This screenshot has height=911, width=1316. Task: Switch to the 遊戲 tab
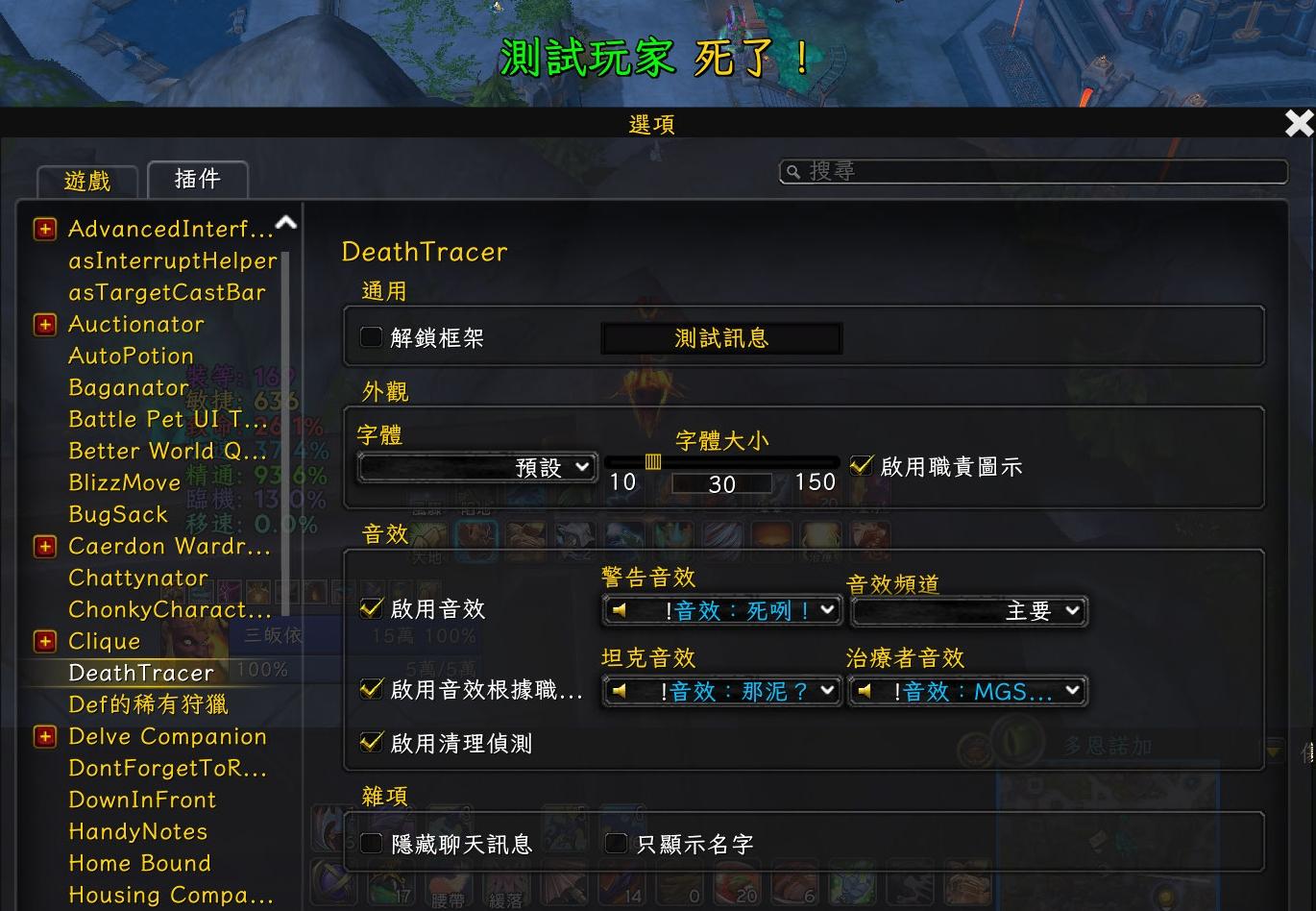[87, 181]
